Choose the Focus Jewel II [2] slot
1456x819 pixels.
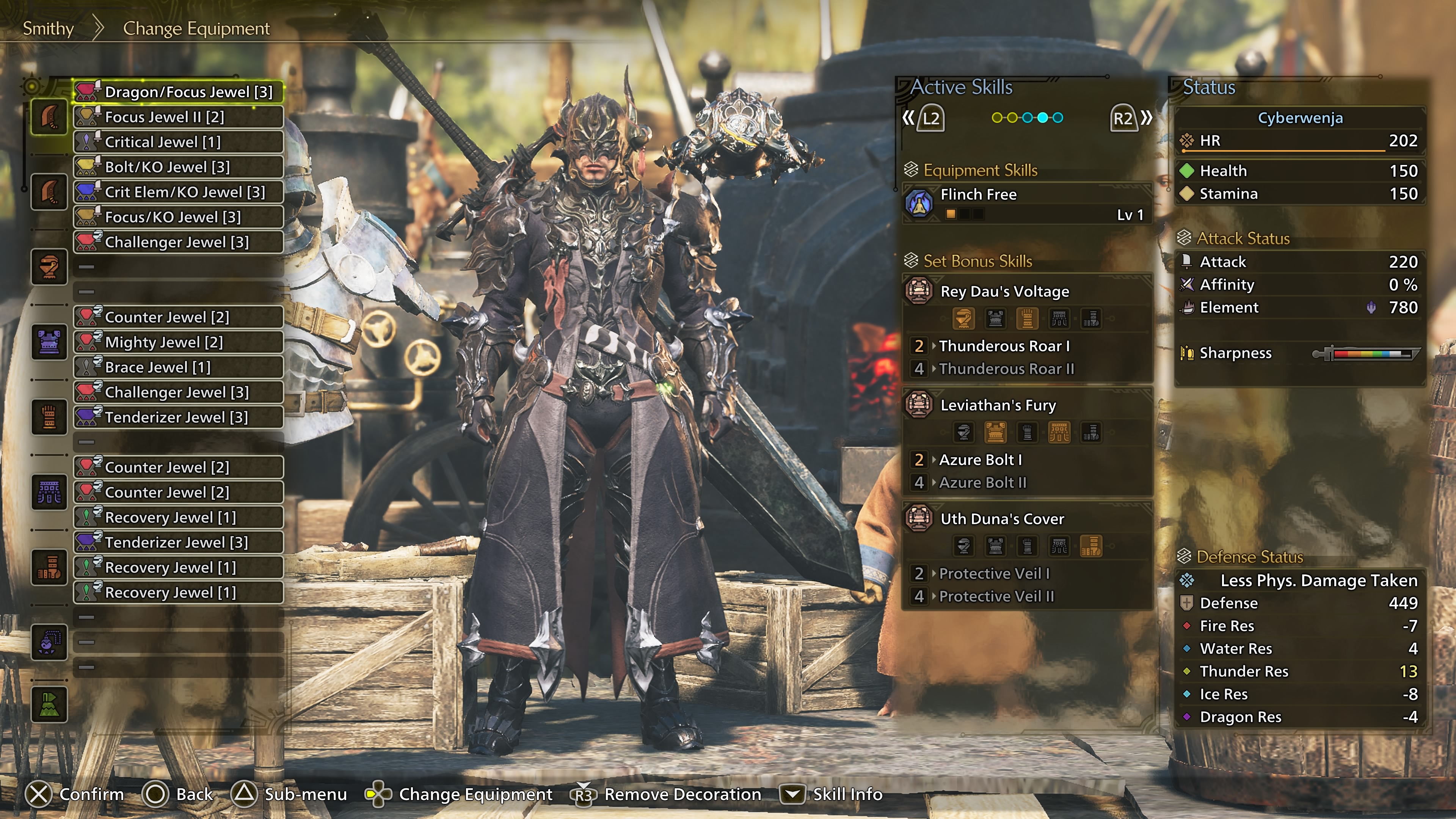pos(178,117)
